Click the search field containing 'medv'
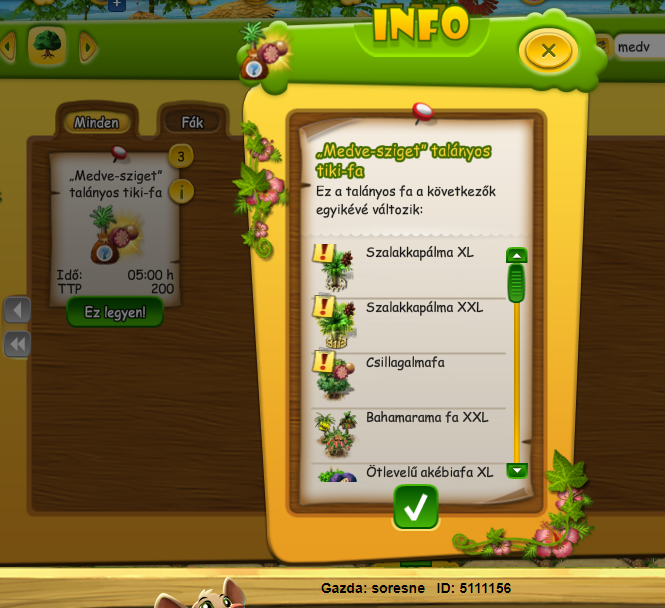The image size is (665, 608). pyautogui.click(x=638, y=47)
